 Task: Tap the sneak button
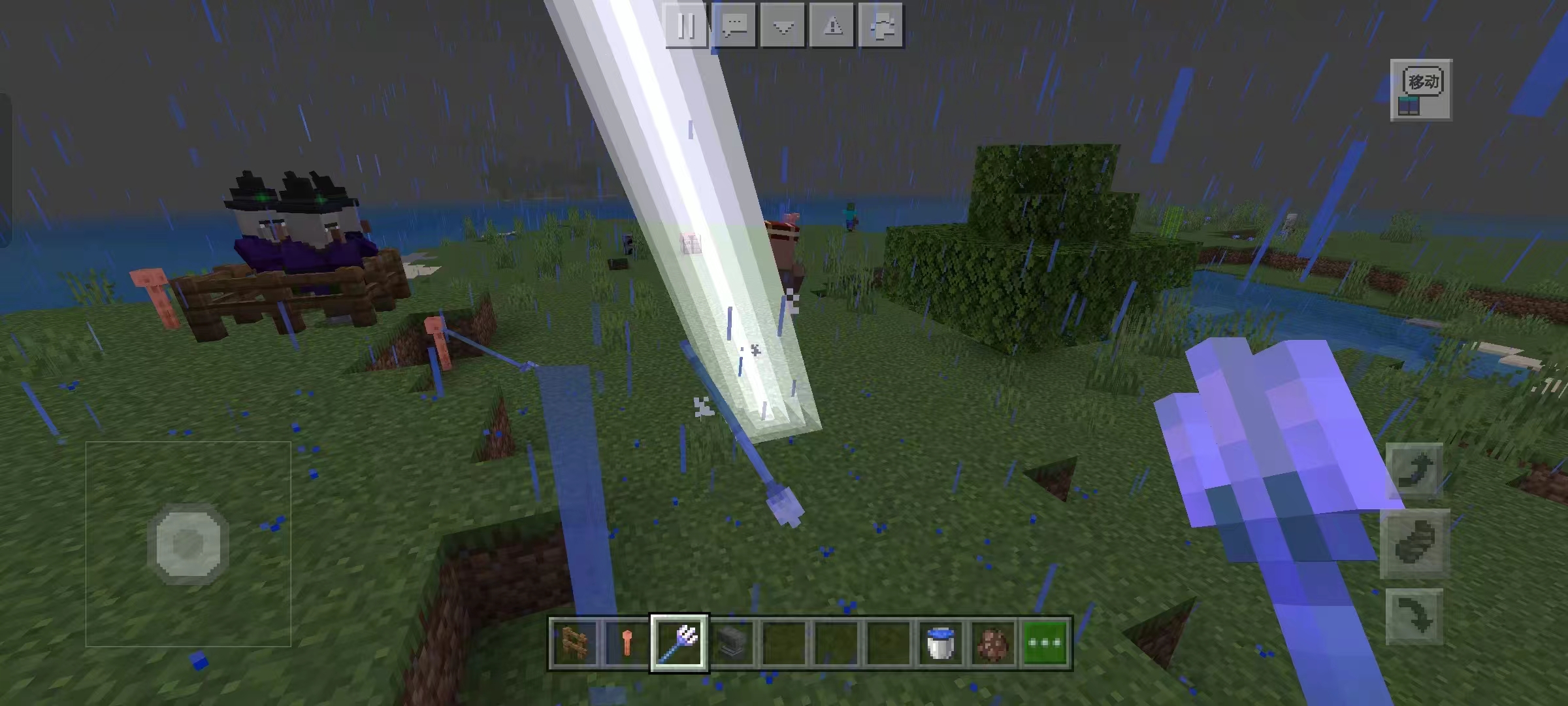point(1415,543)
